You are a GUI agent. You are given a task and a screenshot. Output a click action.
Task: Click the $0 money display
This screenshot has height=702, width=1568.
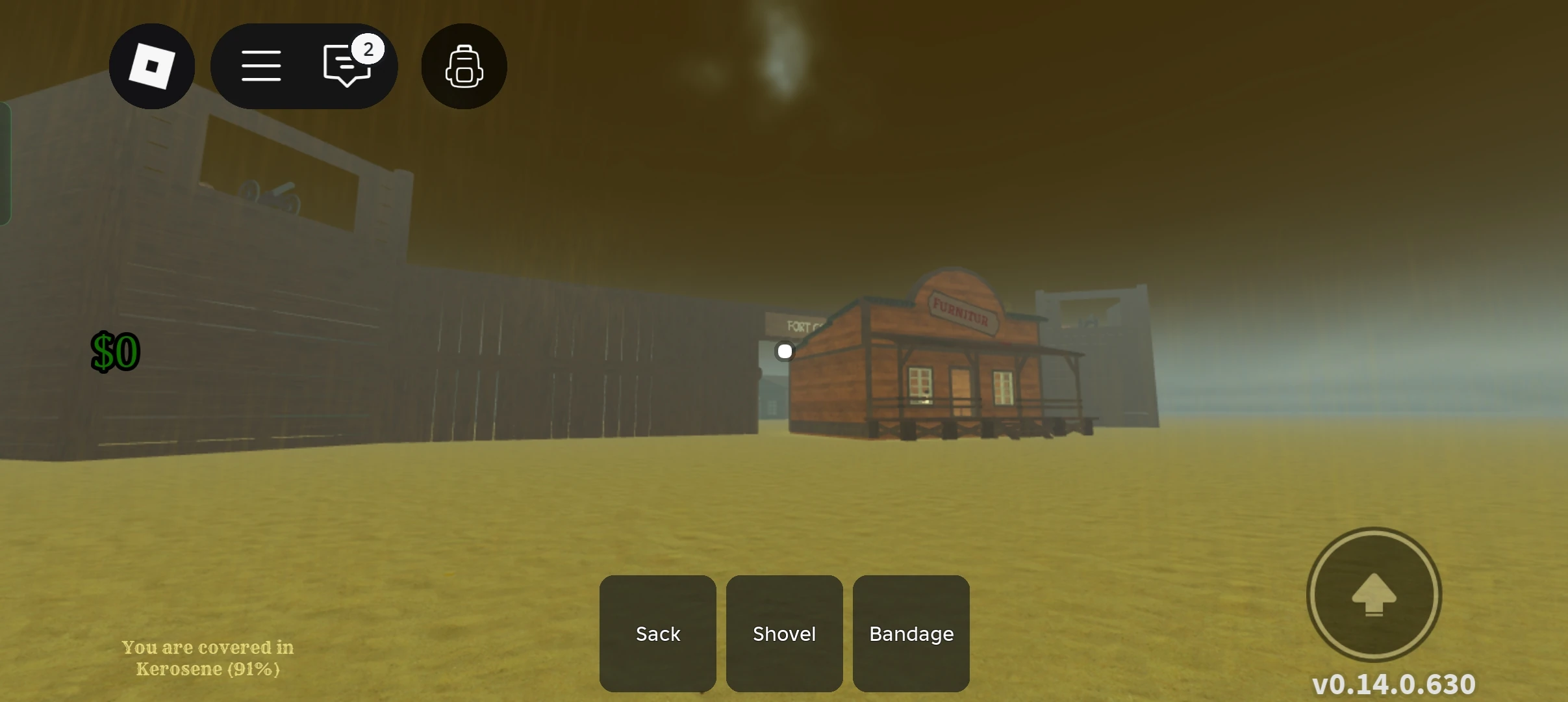click(x=114, y=351)
